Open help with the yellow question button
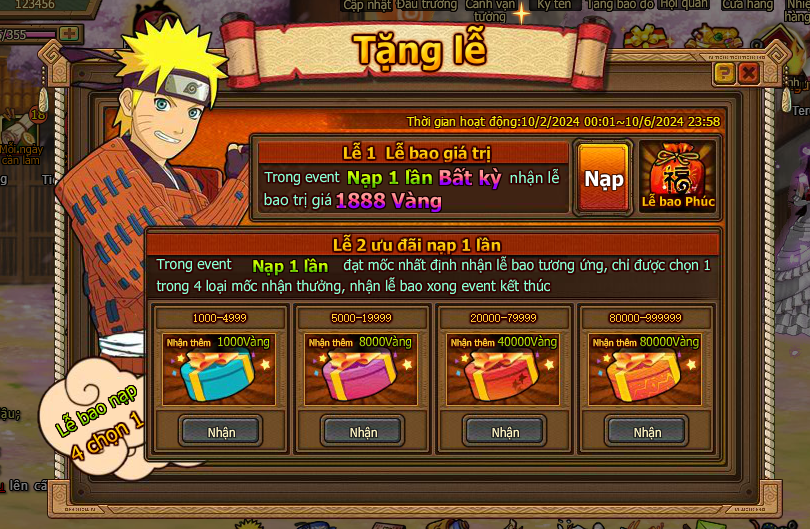 [x=724, y=72]
